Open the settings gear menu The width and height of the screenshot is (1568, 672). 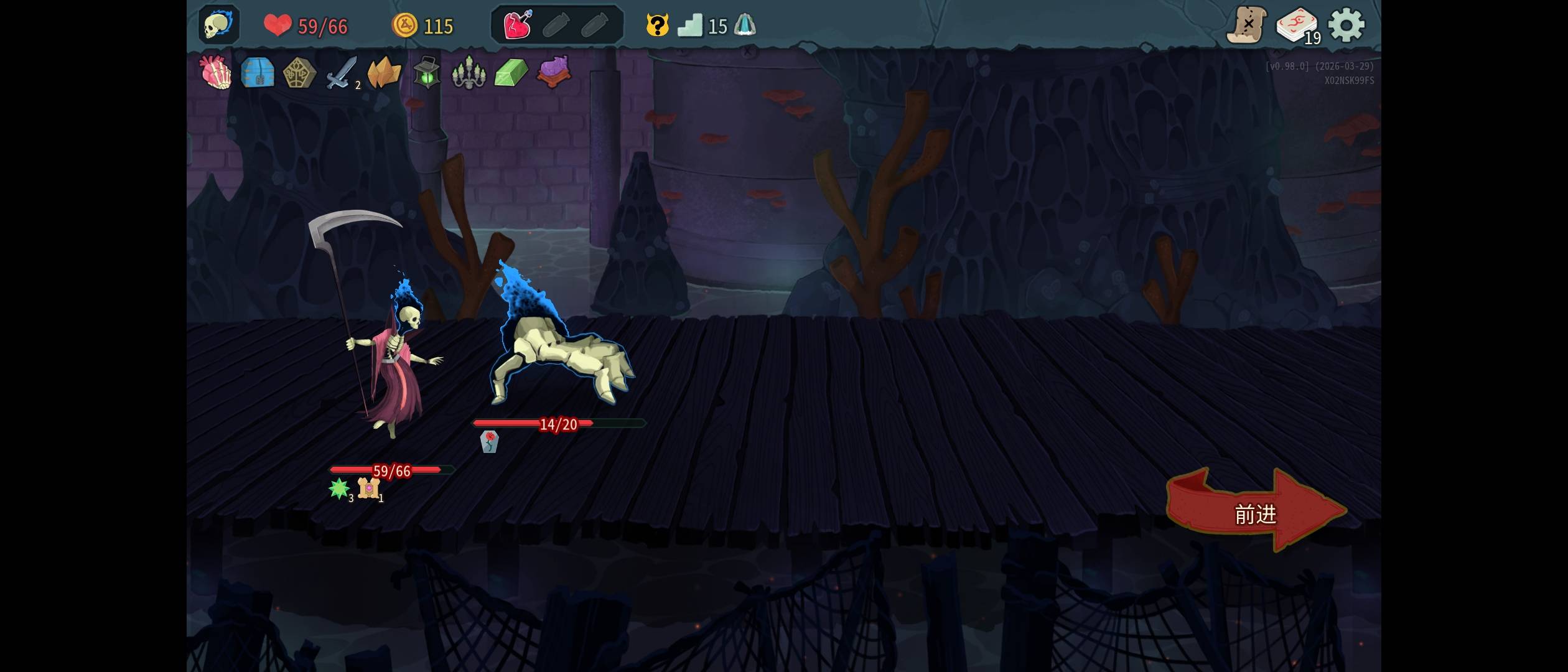[1346, 26]
